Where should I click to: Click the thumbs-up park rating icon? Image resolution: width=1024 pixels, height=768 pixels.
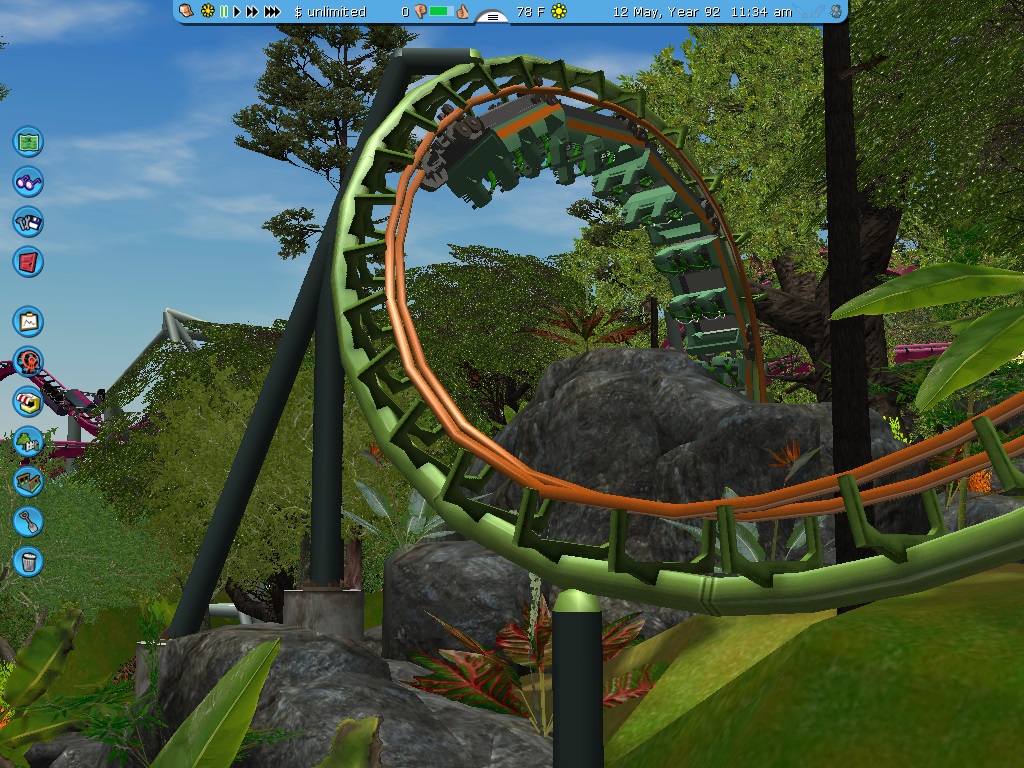click(462, 12)
